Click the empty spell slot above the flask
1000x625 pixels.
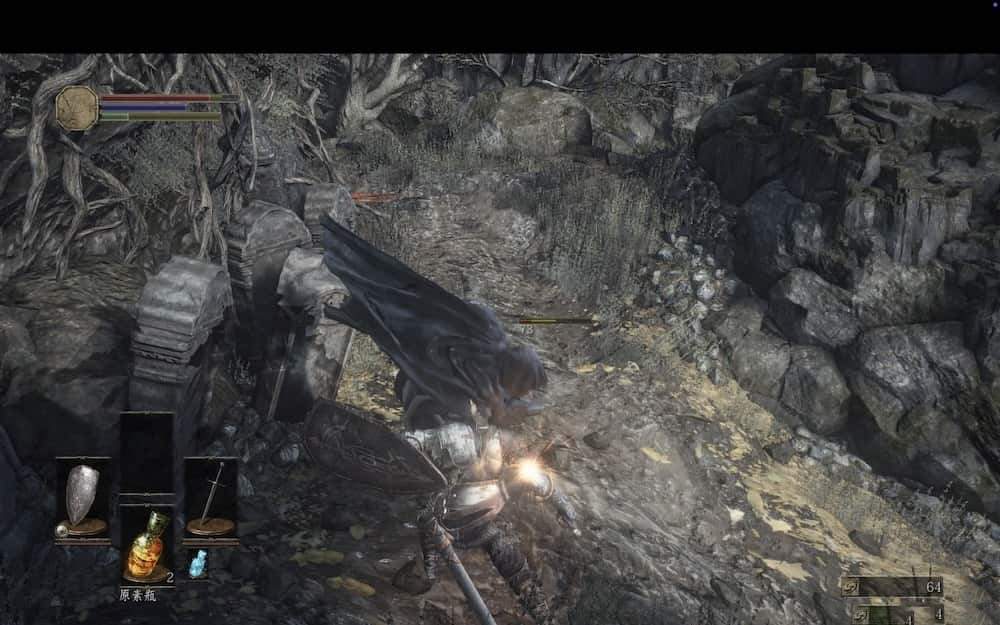coord(146,457)
